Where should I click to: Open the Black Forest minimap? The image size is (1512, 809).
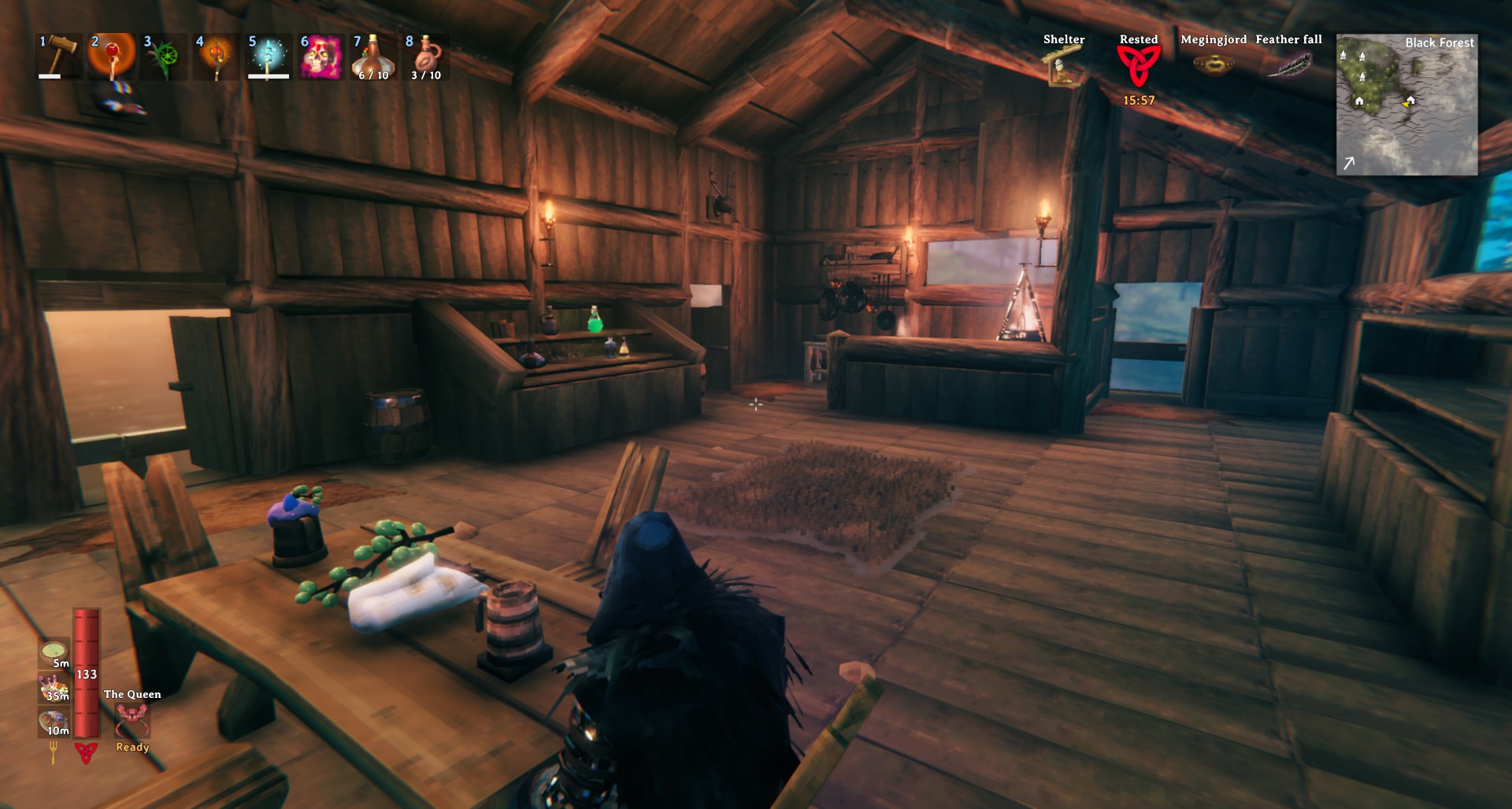point(1406,104)
